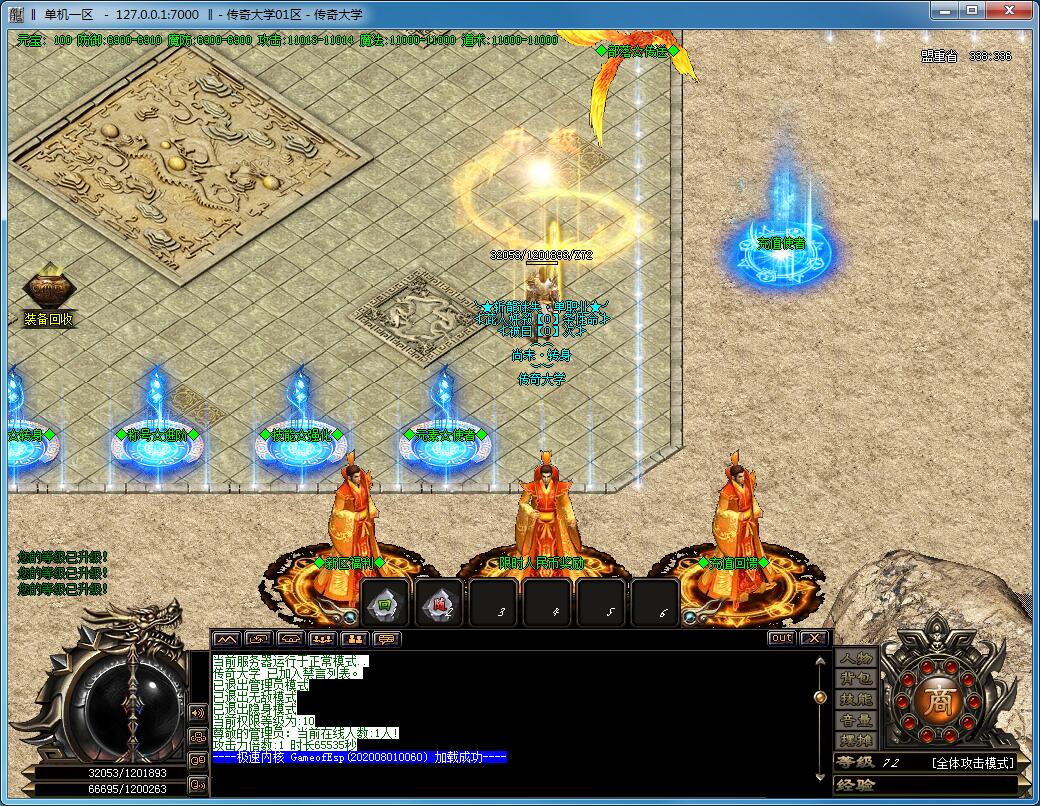
Task: Close the chat panel with X button
Action: (x=814, y=638)
